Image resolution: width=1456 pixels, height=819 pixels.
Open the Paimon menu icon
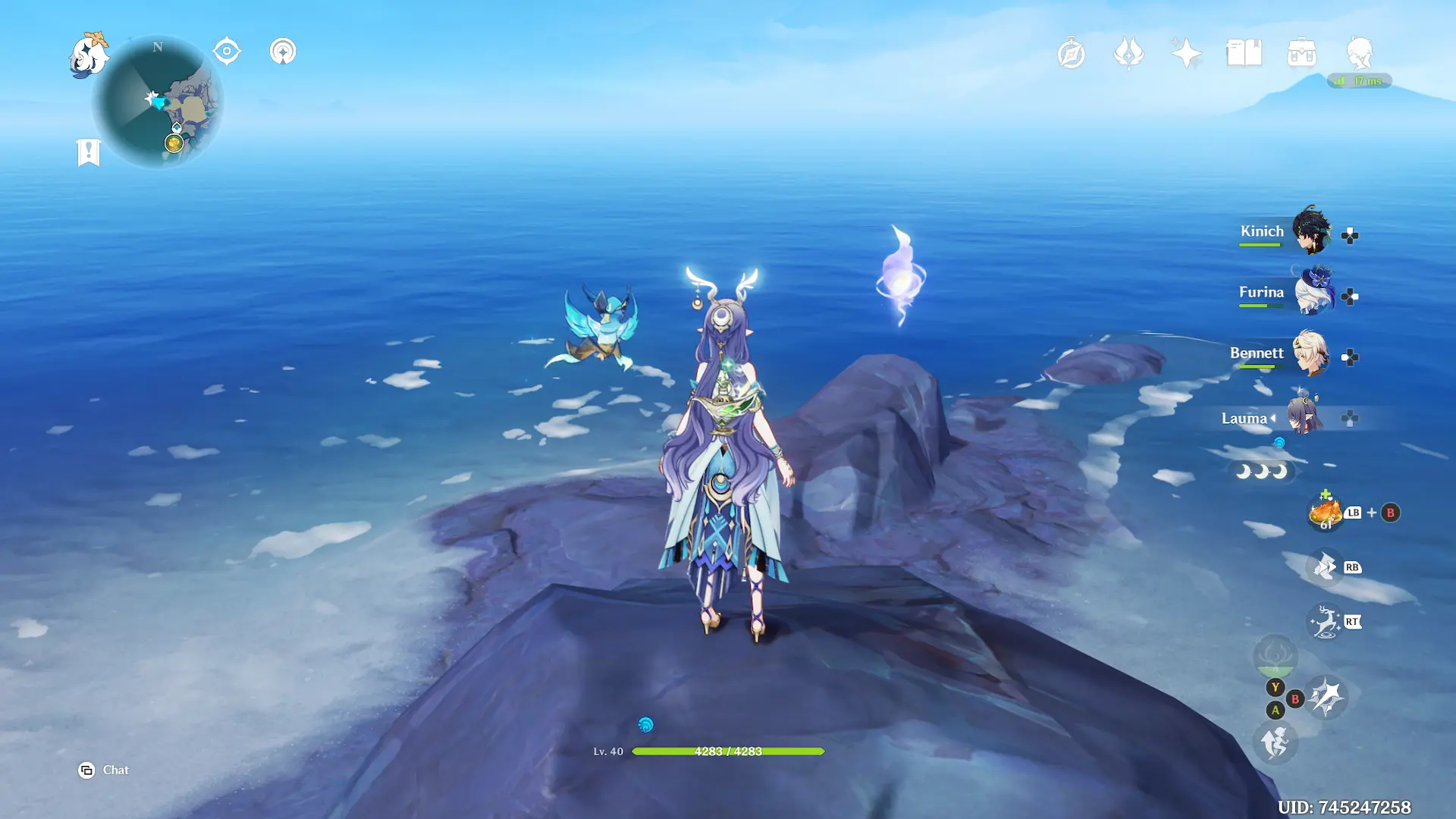pos(89,55)
